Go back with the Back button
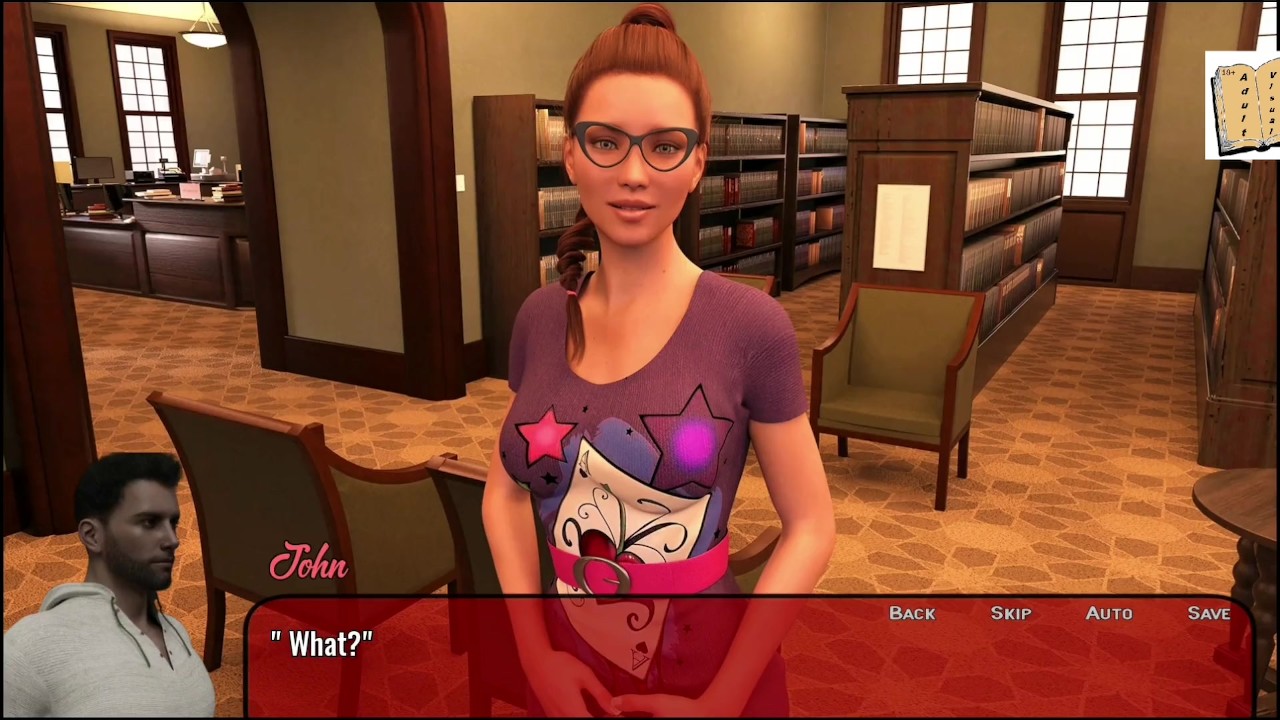Image resolution: width=1280 pixels, height=720 pixels. click(x=912, y=613)
